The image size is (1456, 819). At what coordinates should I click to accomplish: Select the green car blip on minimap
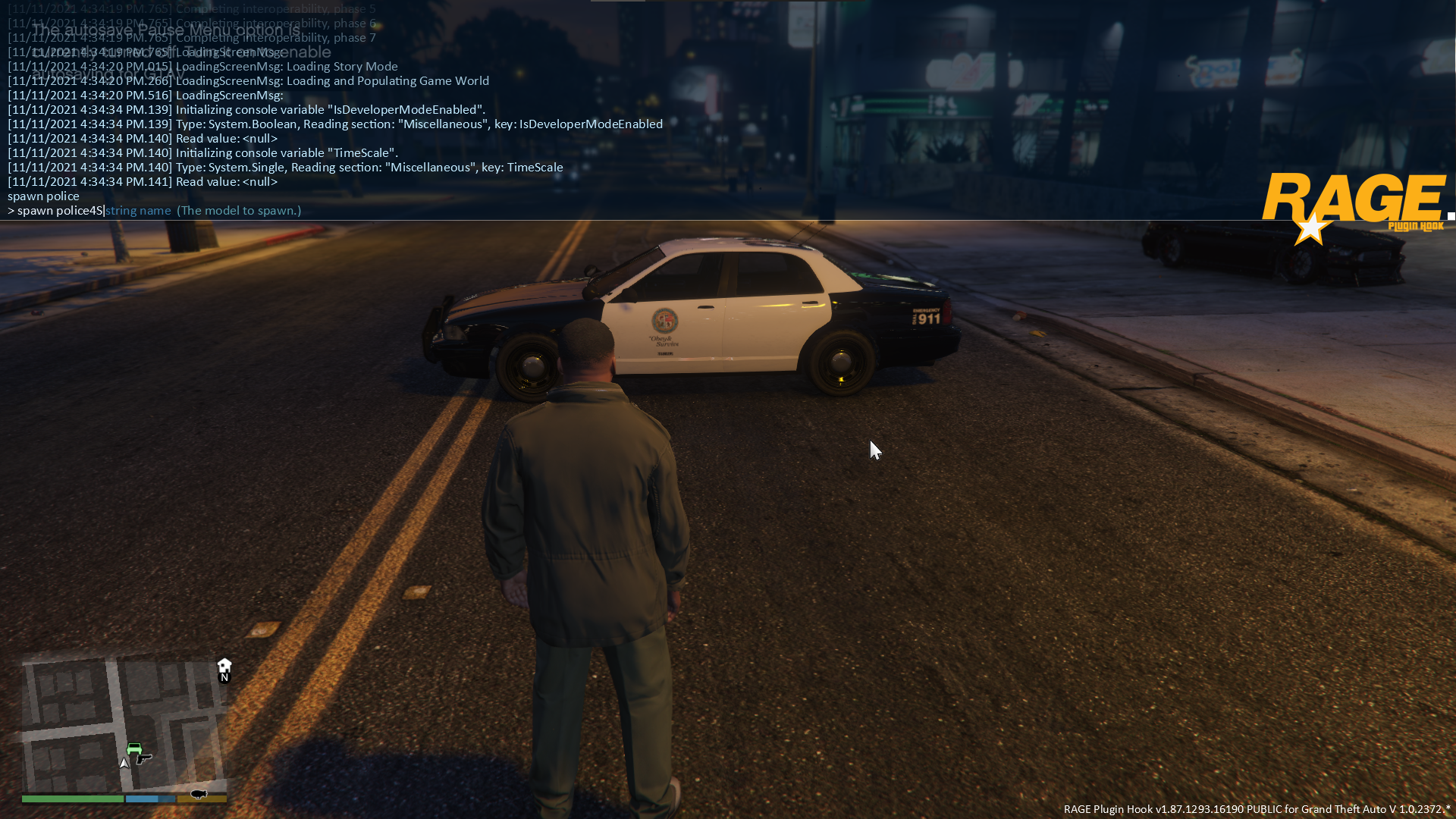click(134, 748)
